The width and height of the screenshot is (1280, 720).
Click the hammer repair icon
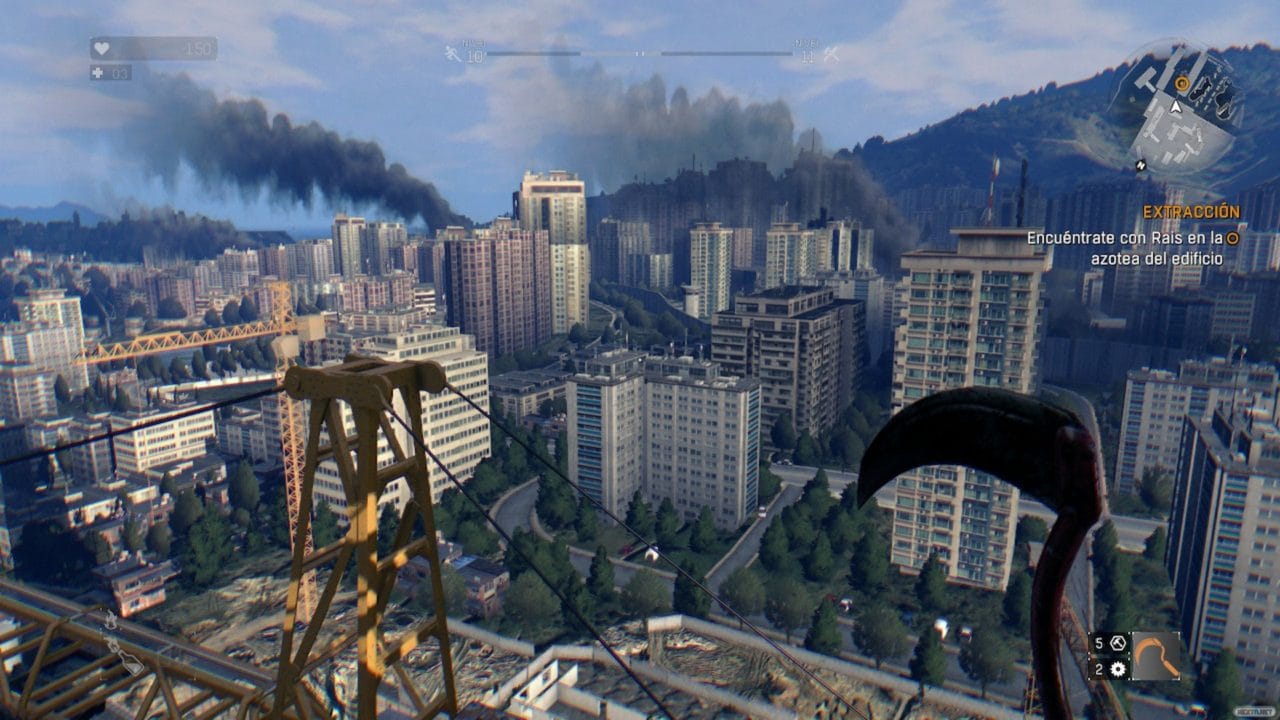point(1117,644)
